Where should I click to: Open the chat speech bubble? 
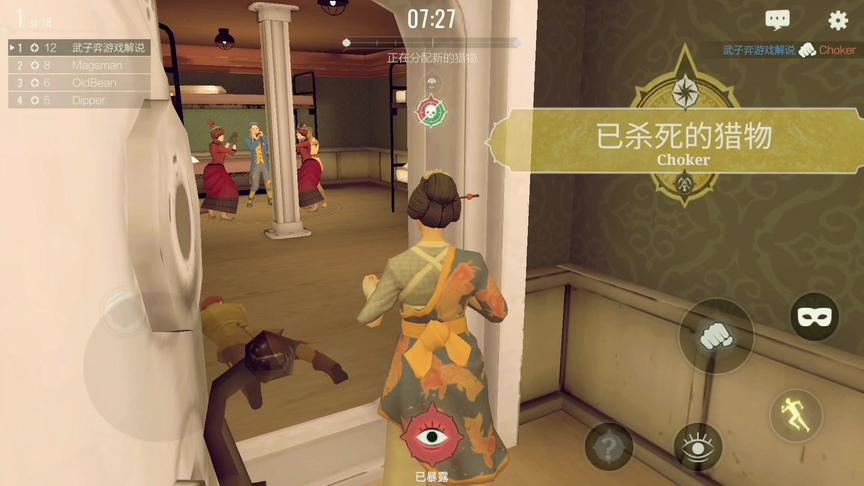(777, 20)
